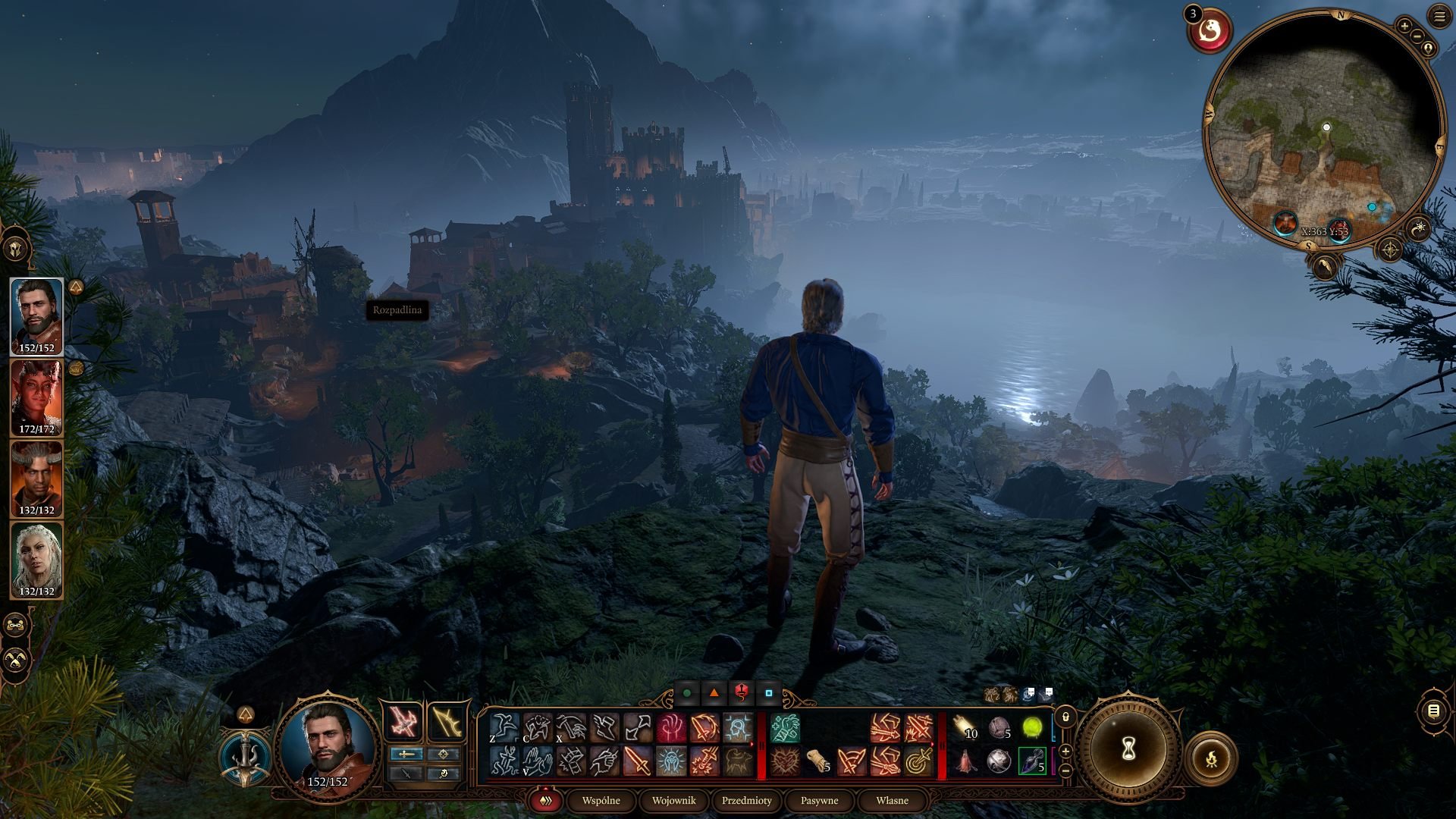The height and width of the screenshot is (819, 1456).
Task: Open the campfire rest button
Action: point(1211,758)
